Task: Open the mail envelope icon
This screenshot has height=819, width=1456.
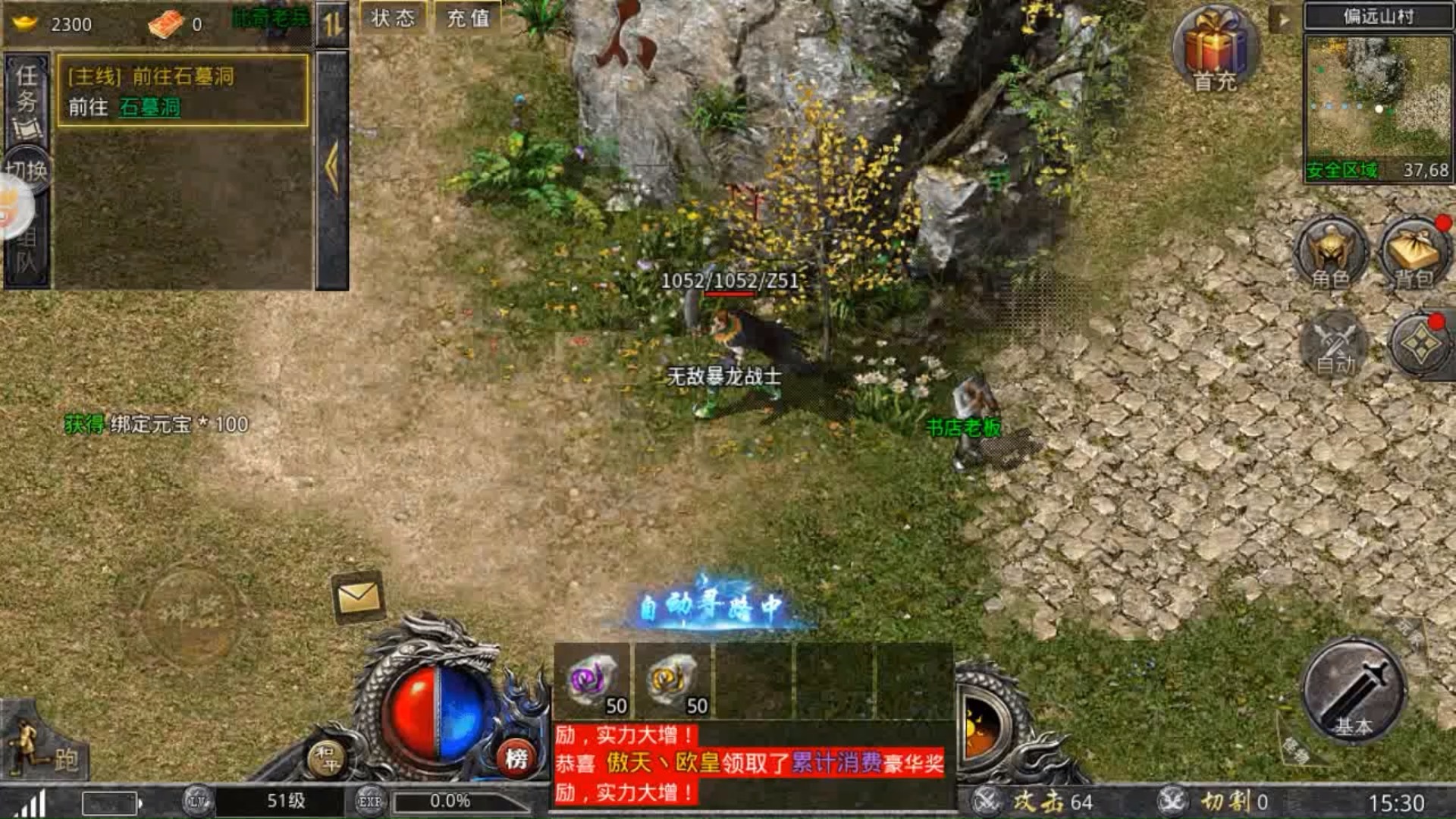Action: [x=358, y=598]
